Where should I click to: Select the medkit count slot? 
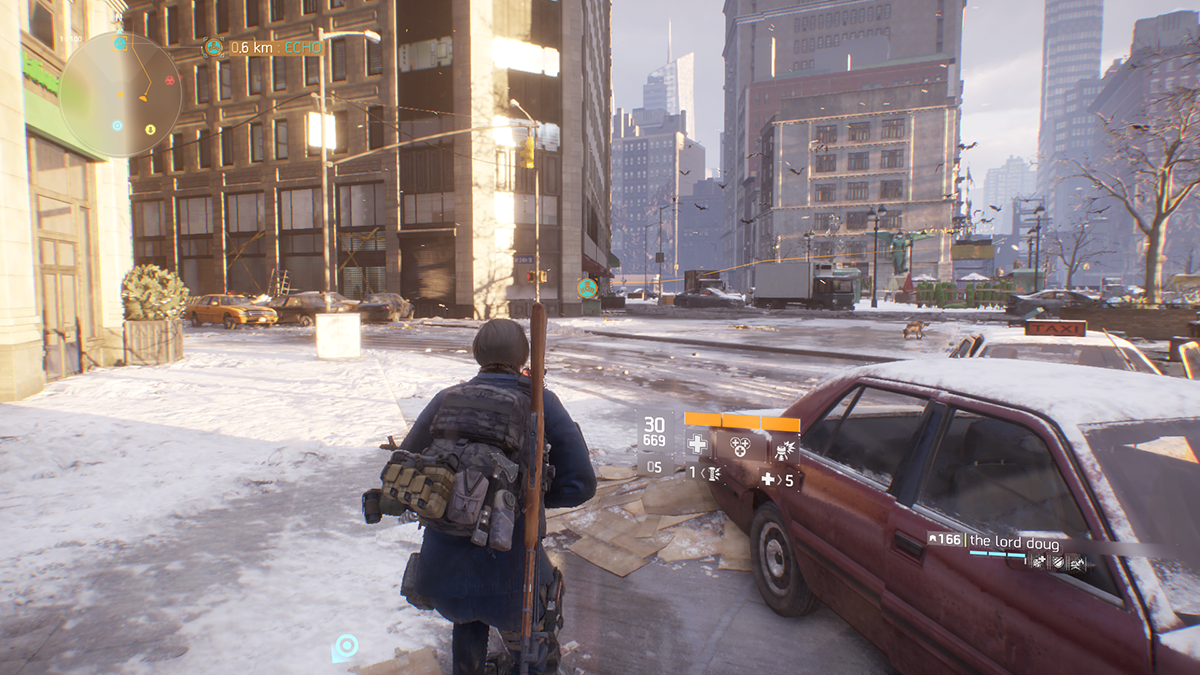pos(778,480)
